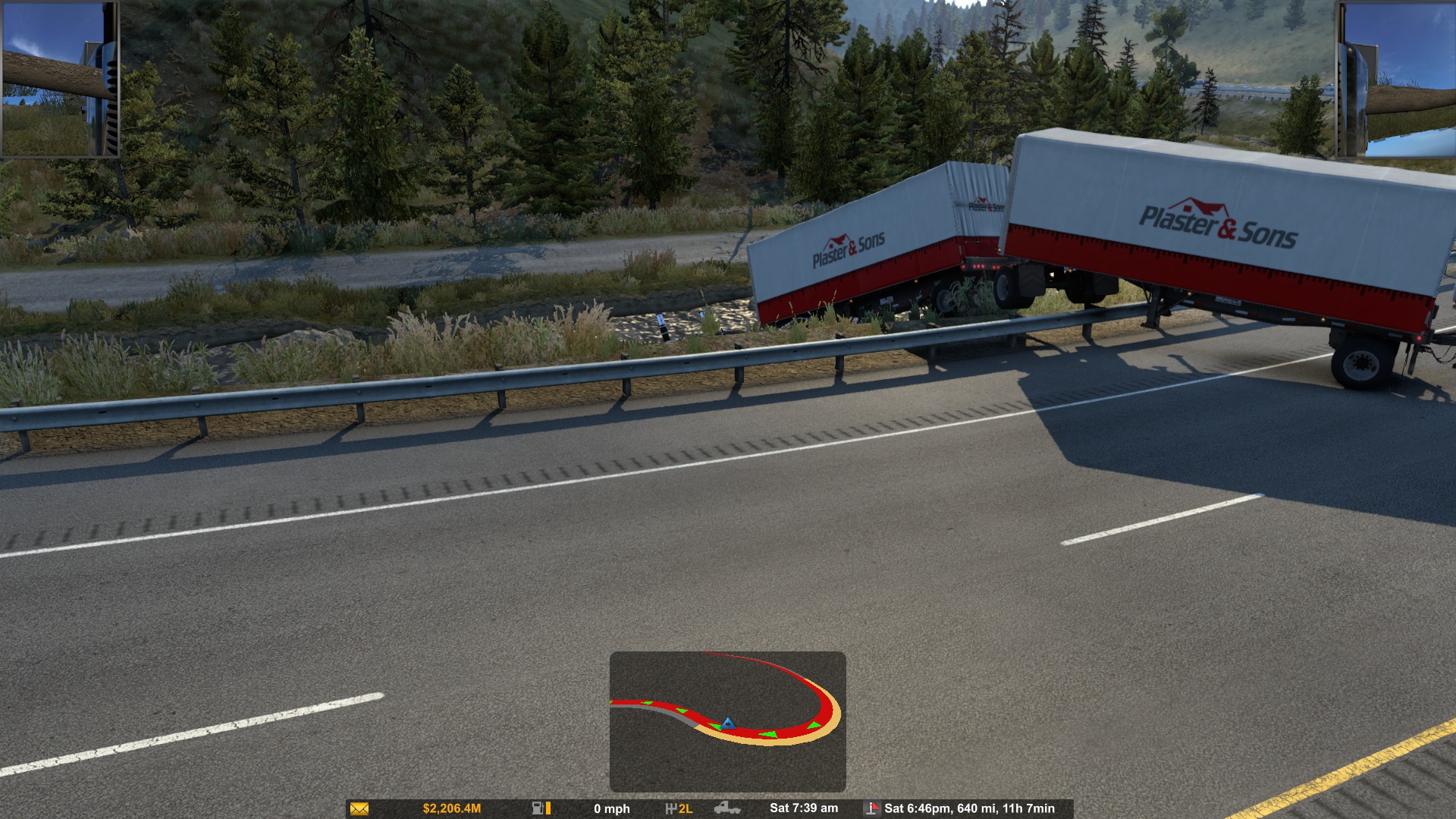Click the left side mirror view
1456x819 pixels.
pyautogui.click(x=60, y=79)
